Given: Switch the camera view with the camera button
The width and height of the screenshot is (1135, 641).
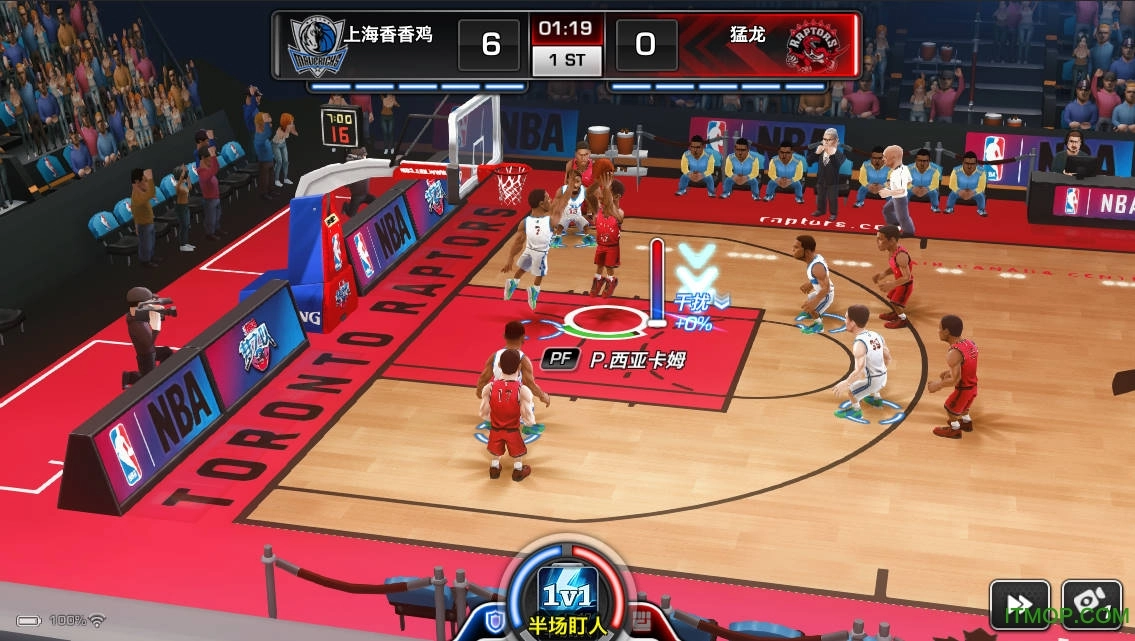Looking at the screenshot, I should 1091,604.
